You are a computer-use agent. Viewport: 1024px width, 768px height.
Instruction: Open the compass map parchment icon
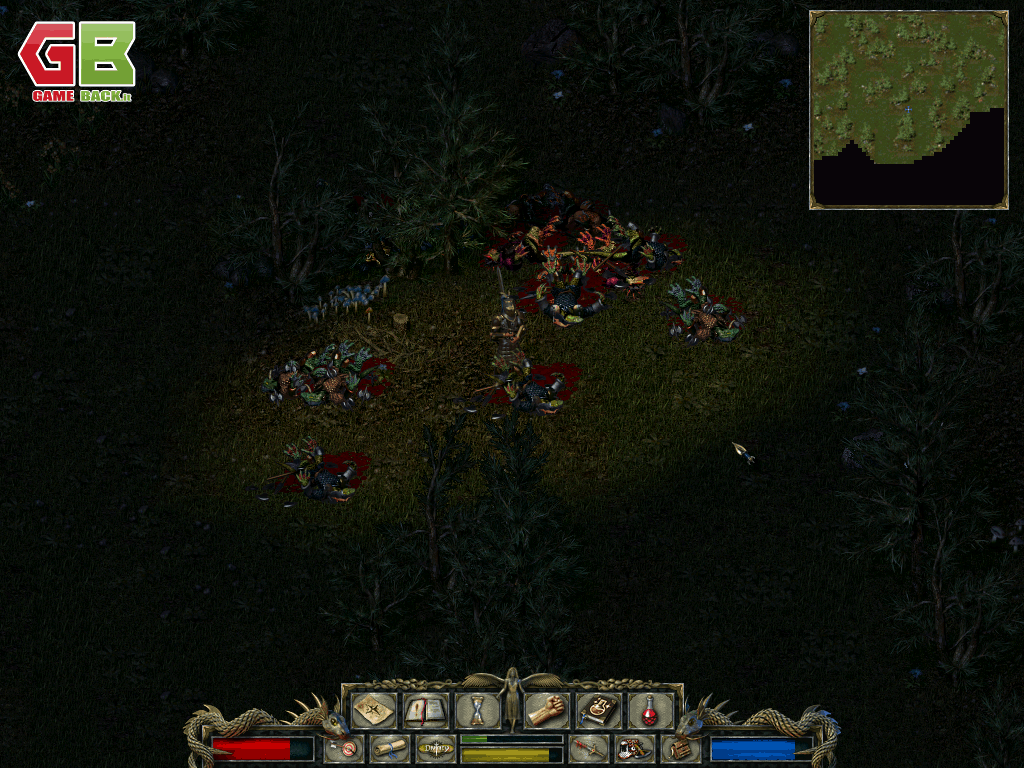(373, 710)
